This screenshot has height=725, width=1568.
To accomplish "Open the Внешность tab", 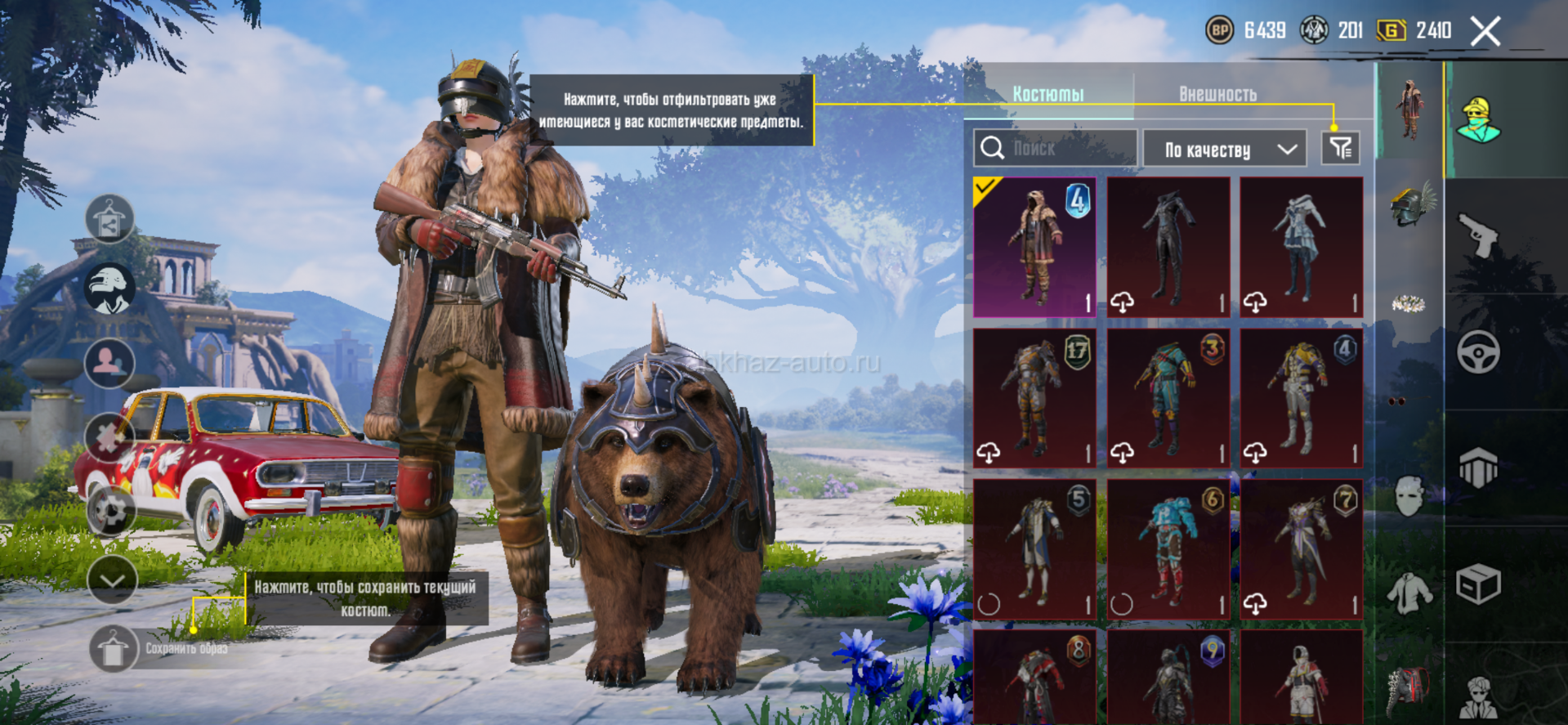I will 1217,94.
